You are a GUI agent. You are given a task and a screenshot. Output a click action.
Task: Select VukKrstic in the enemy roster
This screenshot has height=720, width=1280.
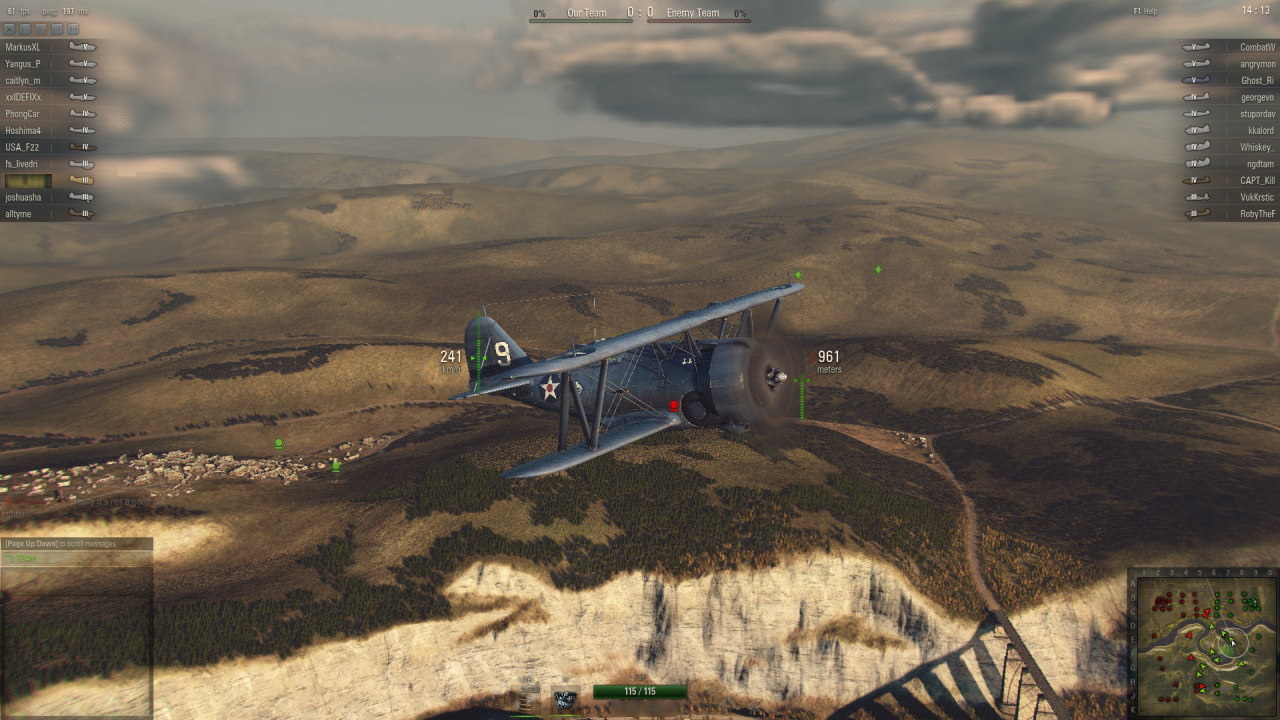tap(1257, 197)
